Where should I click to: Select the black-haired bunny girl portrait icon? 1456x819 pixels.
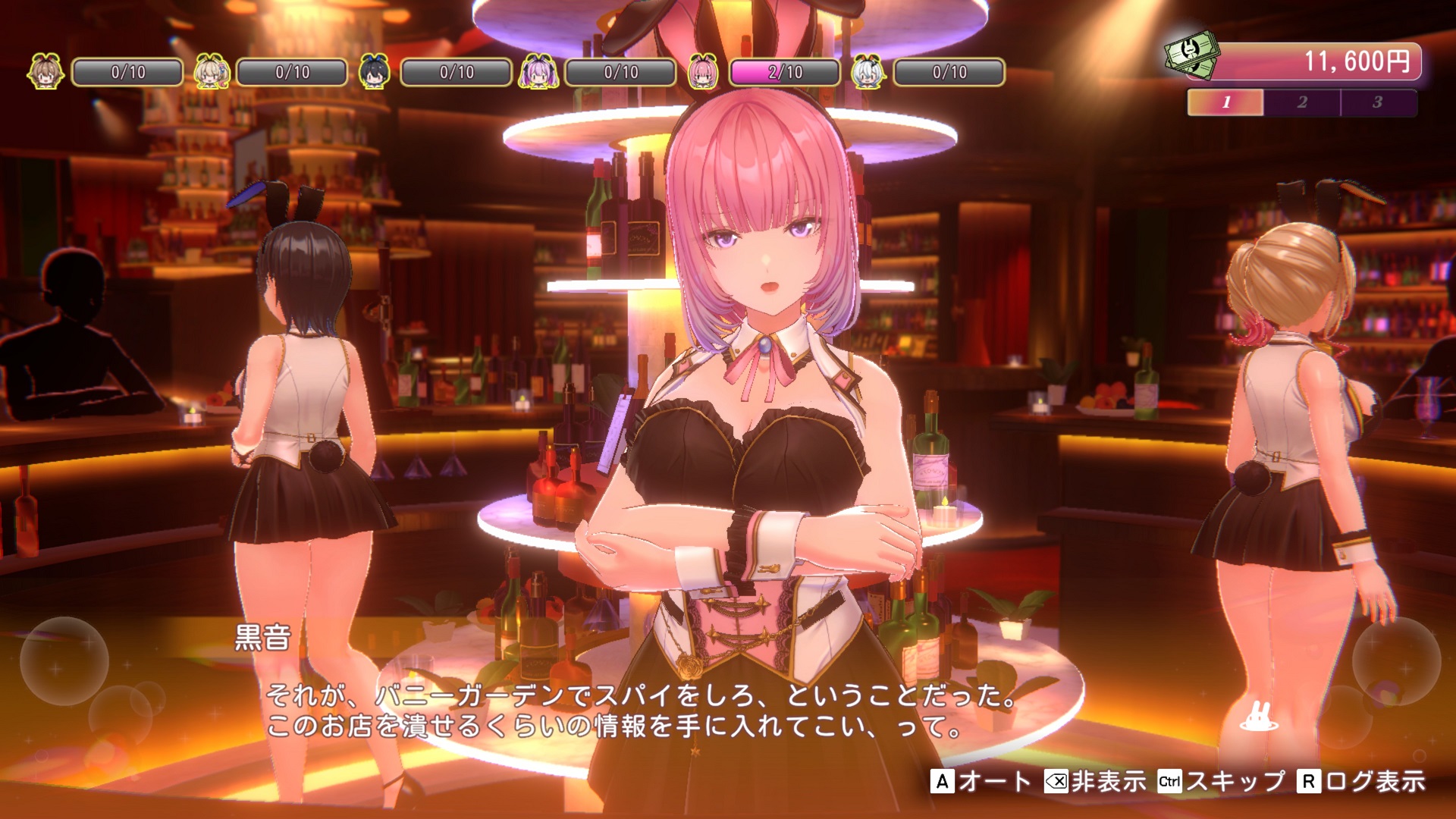374,72
